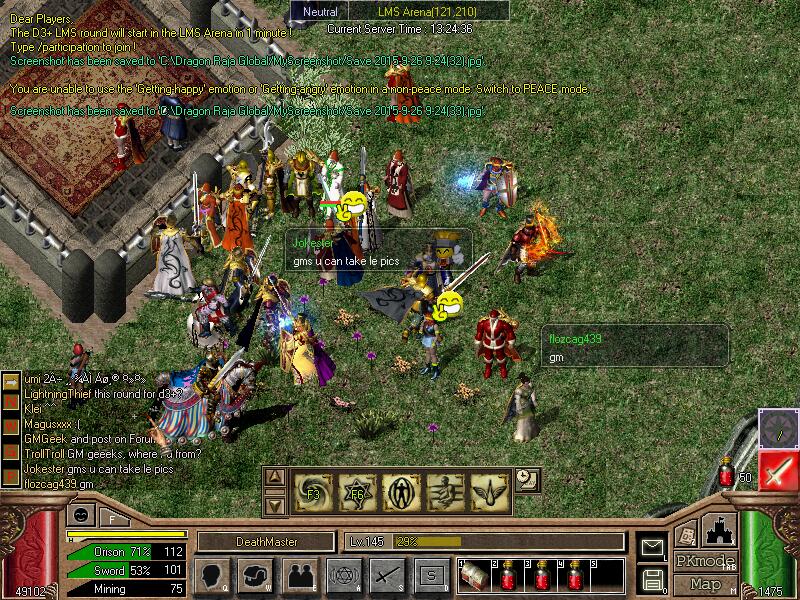Screen dimensions: 800x600
Task: Open the inventory bag button
Action: click(x=256, y=574)
